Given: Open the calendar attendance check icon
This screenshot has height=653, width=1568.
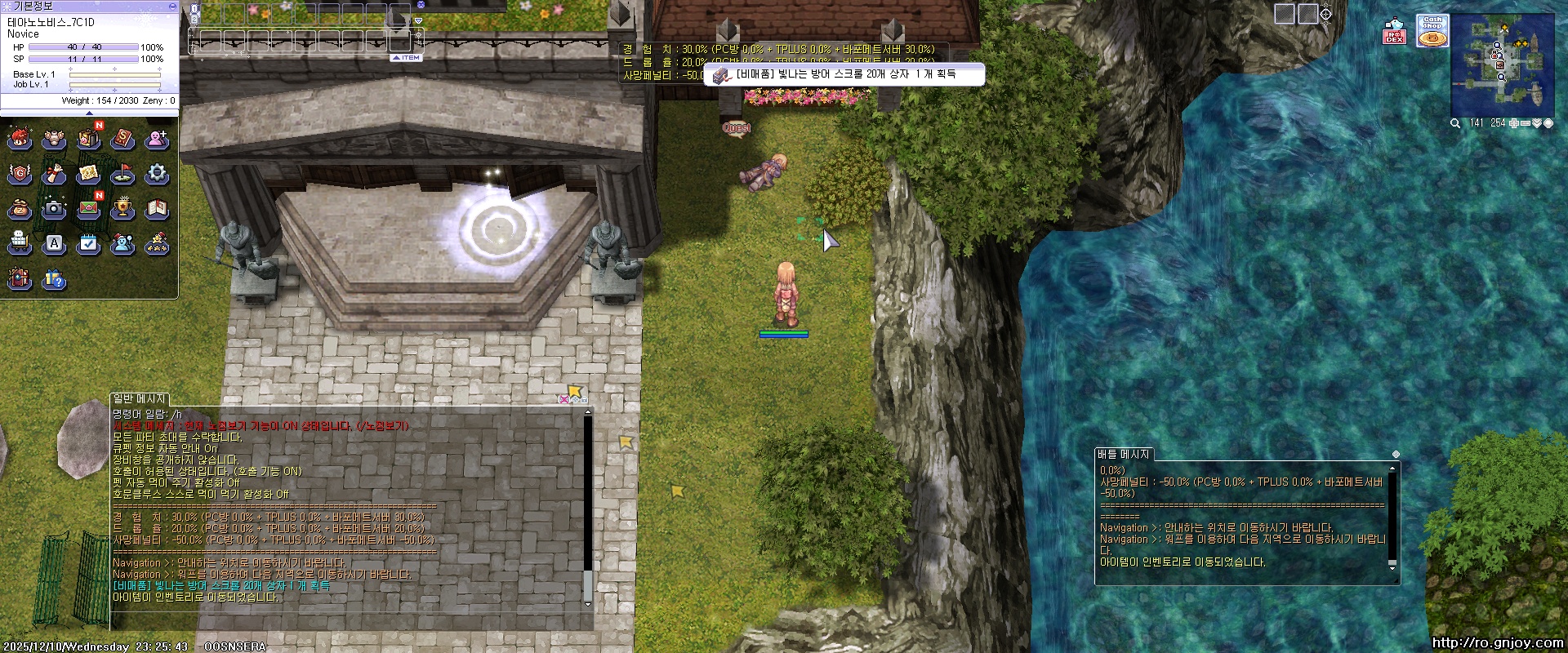Looking at the screenshot, I should tap(88, 244).
